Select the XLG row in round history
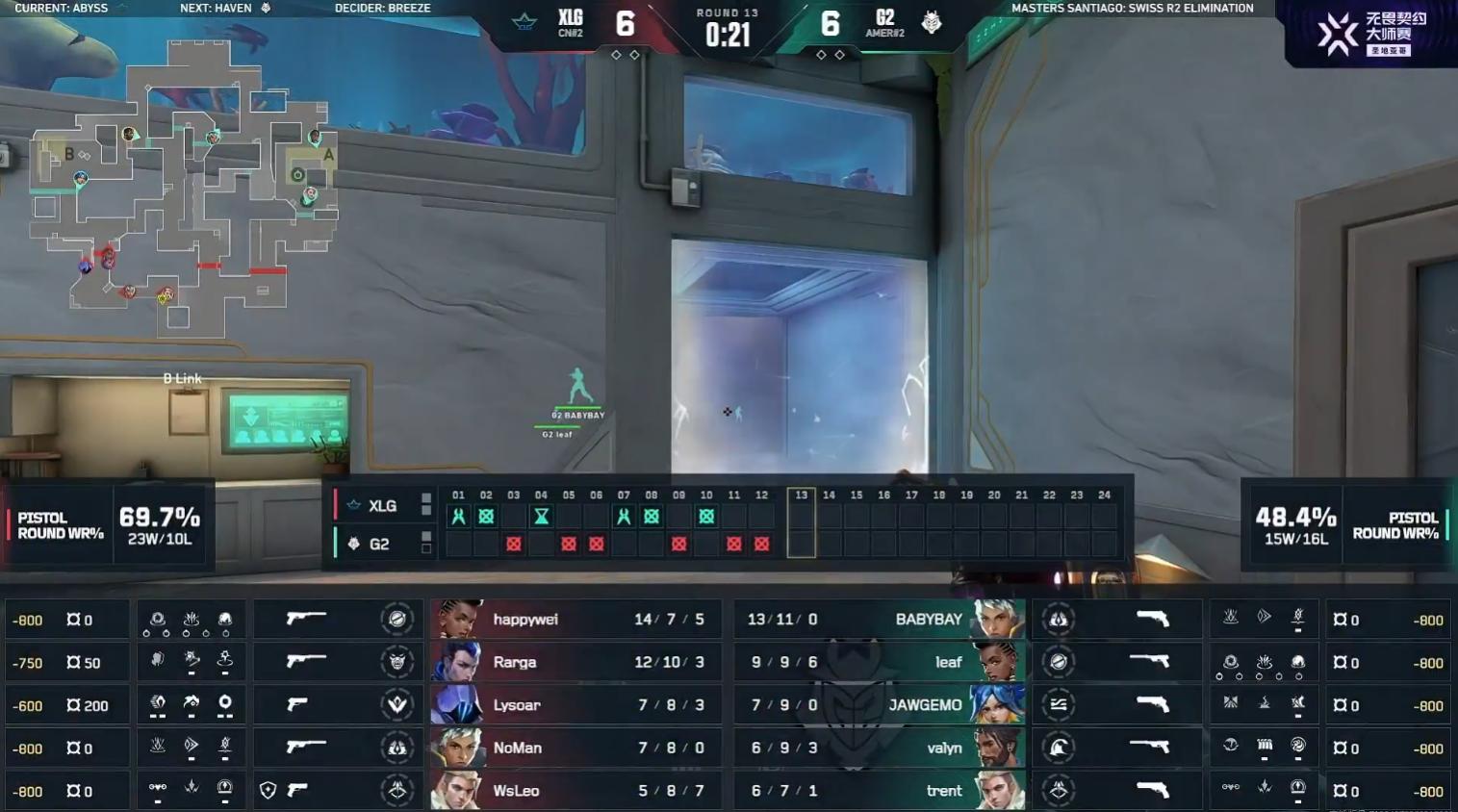The width and height of the screenshot is (1458, 812). (382, 506)
